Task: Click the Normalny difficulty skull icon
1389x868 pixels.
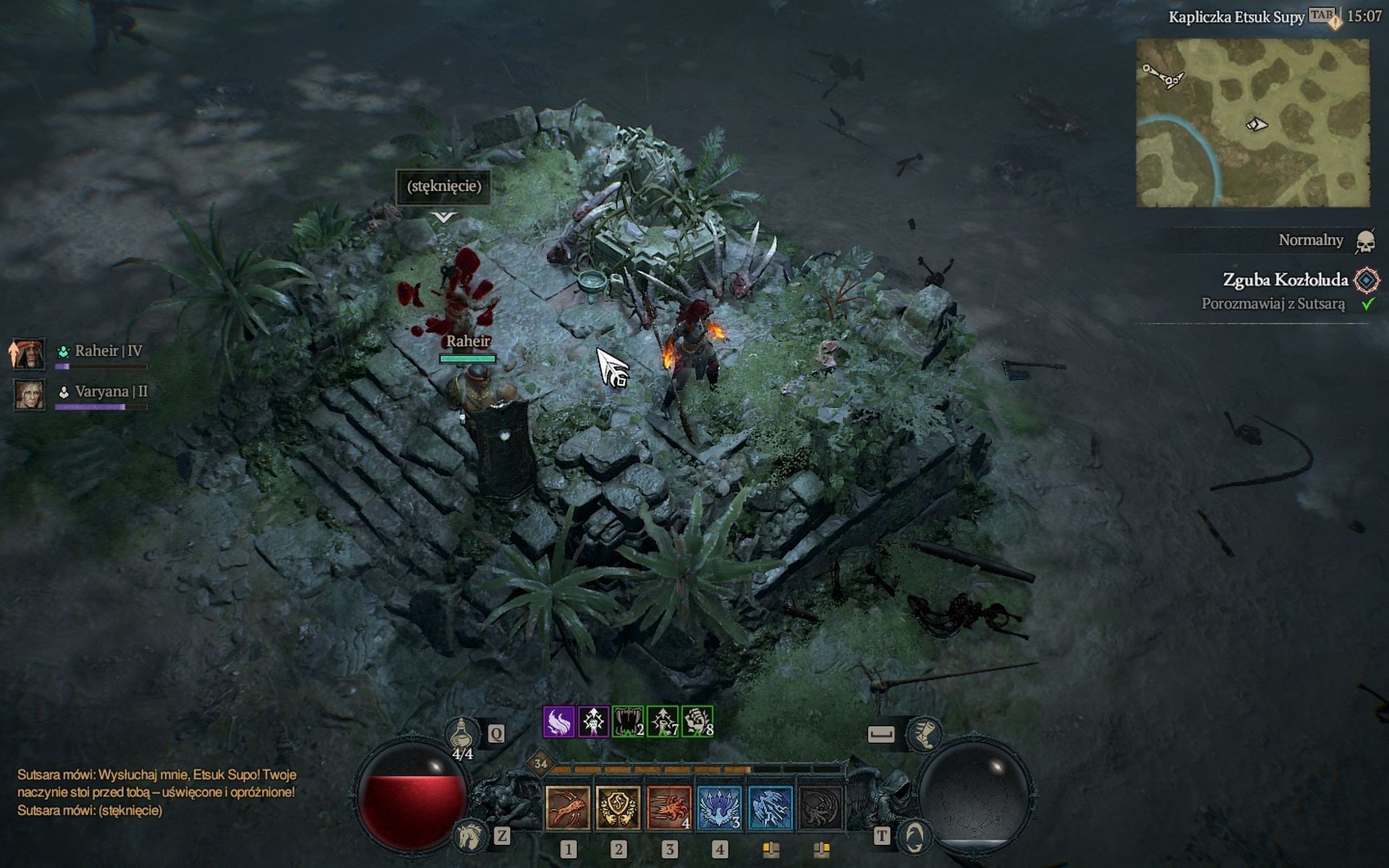Action: (1365, 241)
